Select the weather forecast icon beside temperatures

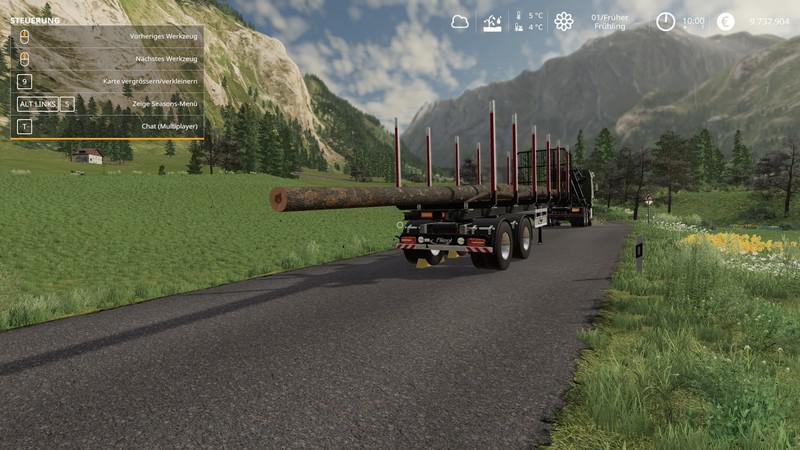point(492,22)
